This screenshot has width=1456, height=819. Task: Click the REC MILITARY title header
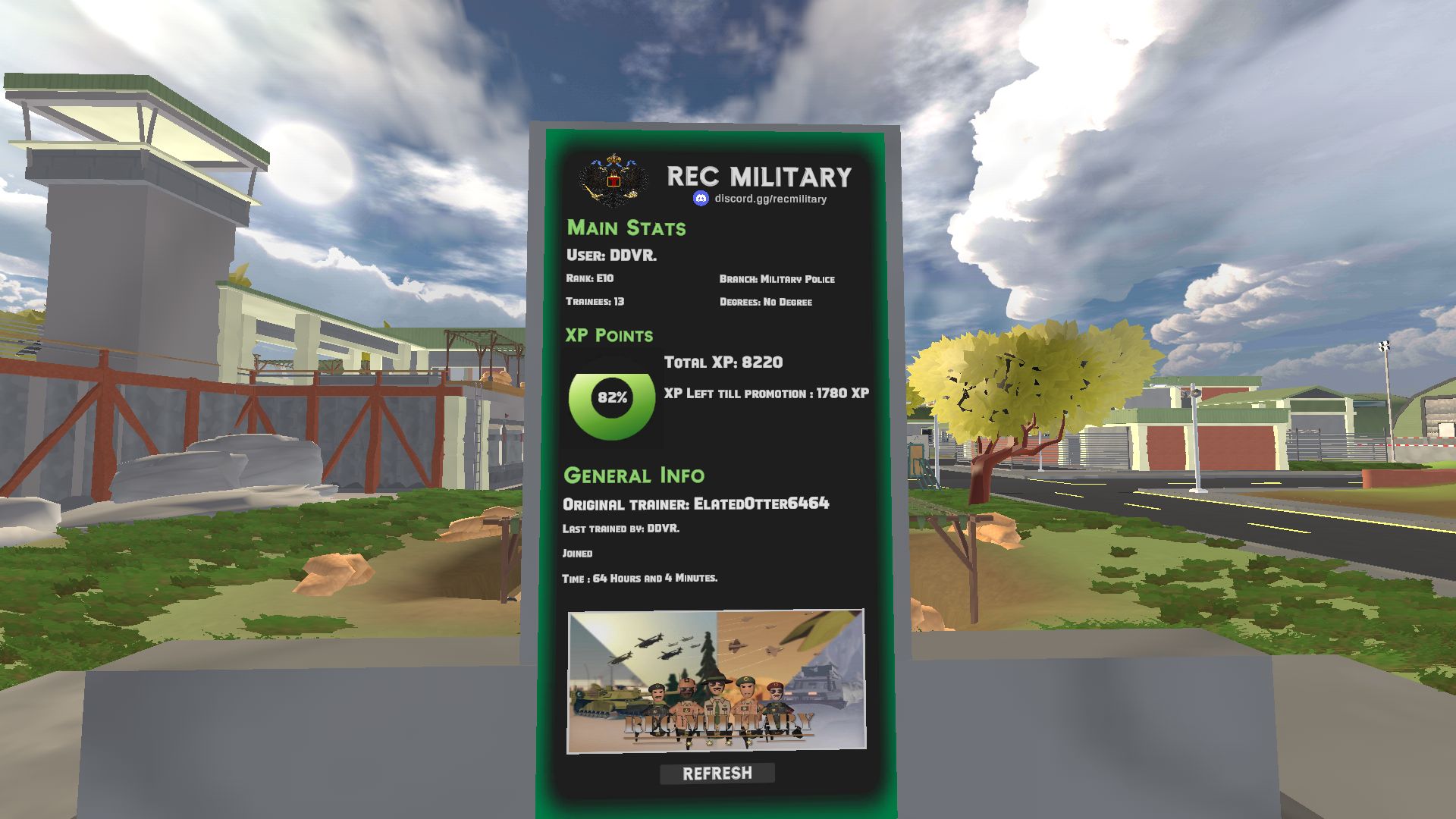pyautogui.click(x=761, y=177)
